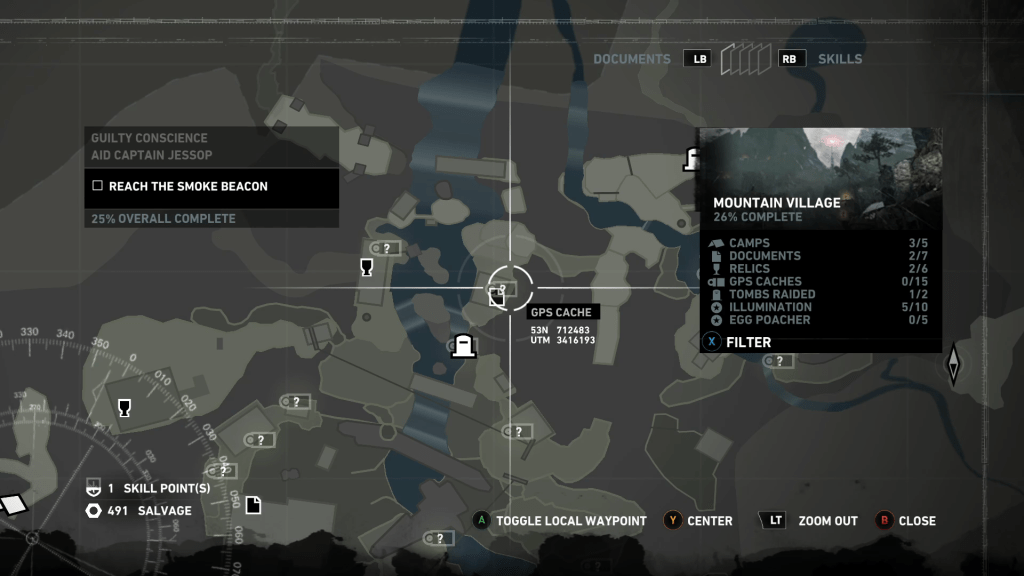Close the map screen
Image resolution: width=1024 pixels, height=576 pixels.
pyautogui.click(x=916, y=521)
